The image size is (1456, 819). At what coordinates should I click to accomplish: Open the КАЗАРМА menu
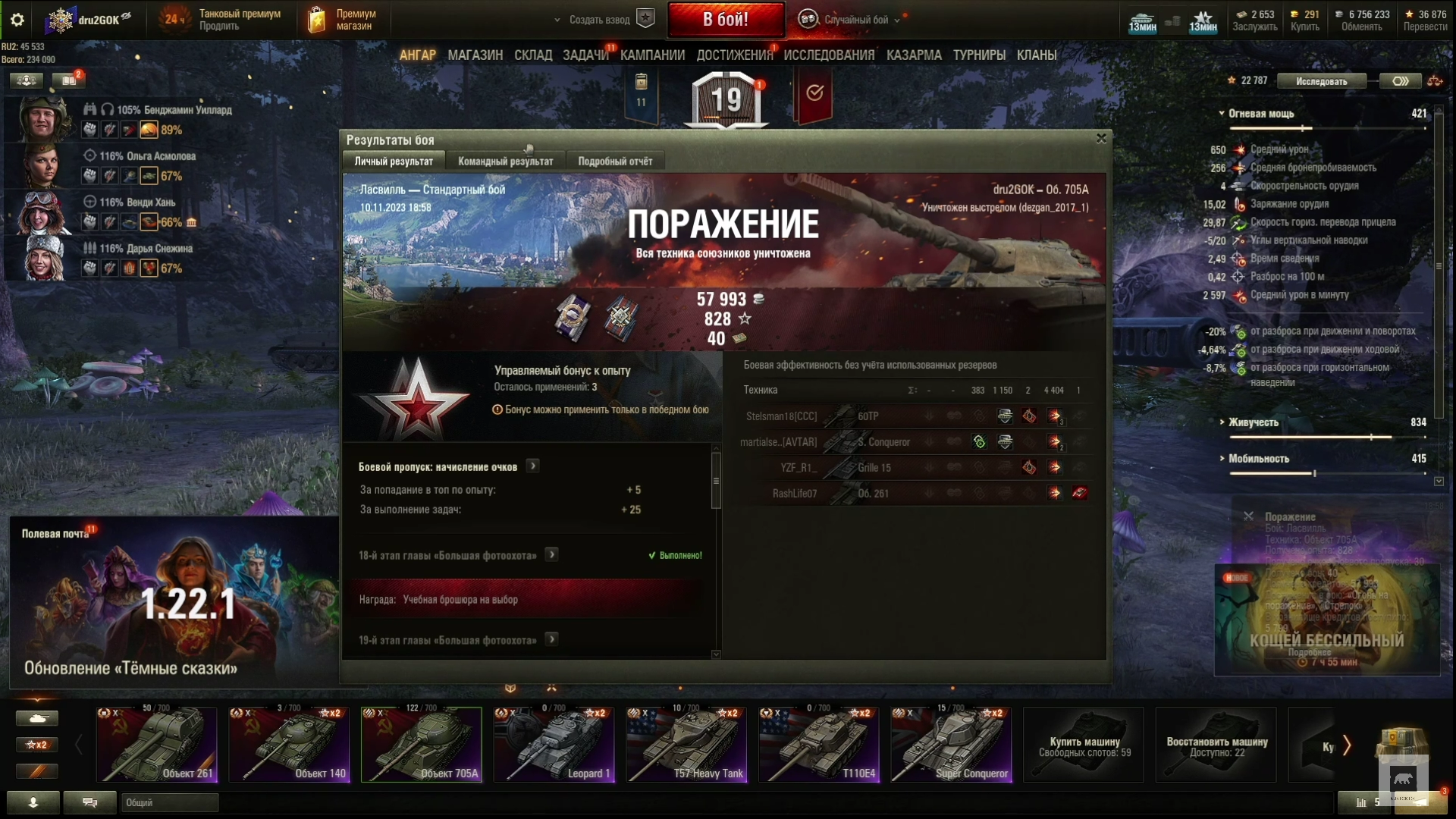click(914, 55)
